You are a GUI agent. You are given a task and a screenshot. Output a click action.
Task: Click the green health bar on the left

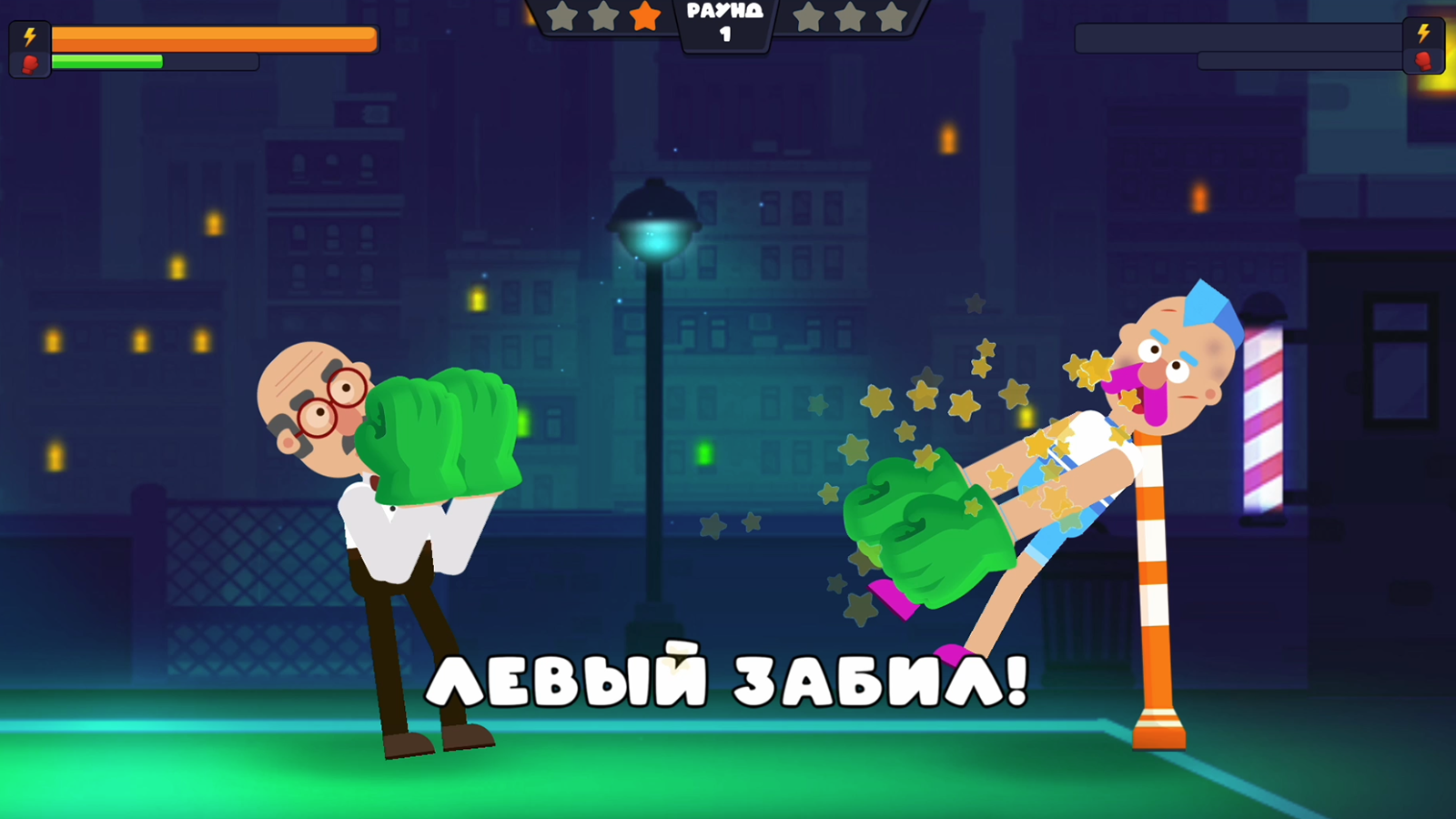(109, 62)
